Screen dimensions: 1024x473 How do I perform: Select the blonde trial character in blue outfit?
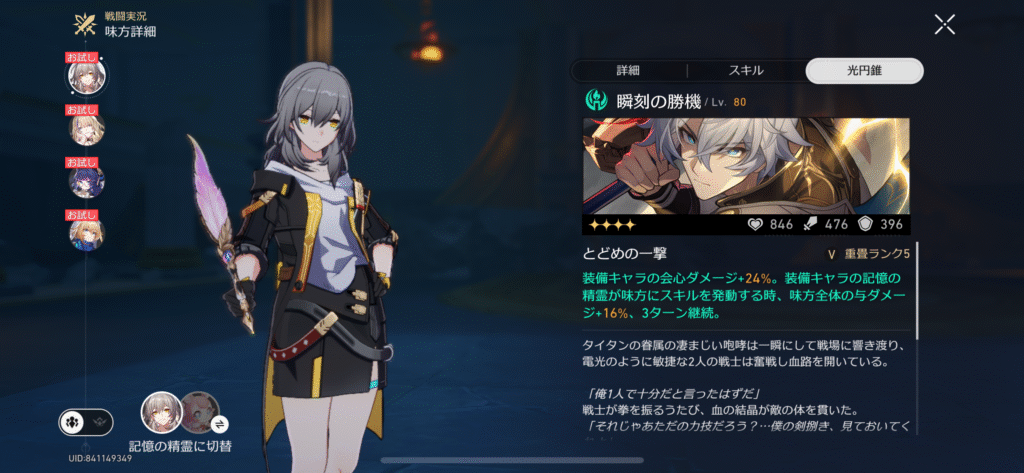[85, 234]
